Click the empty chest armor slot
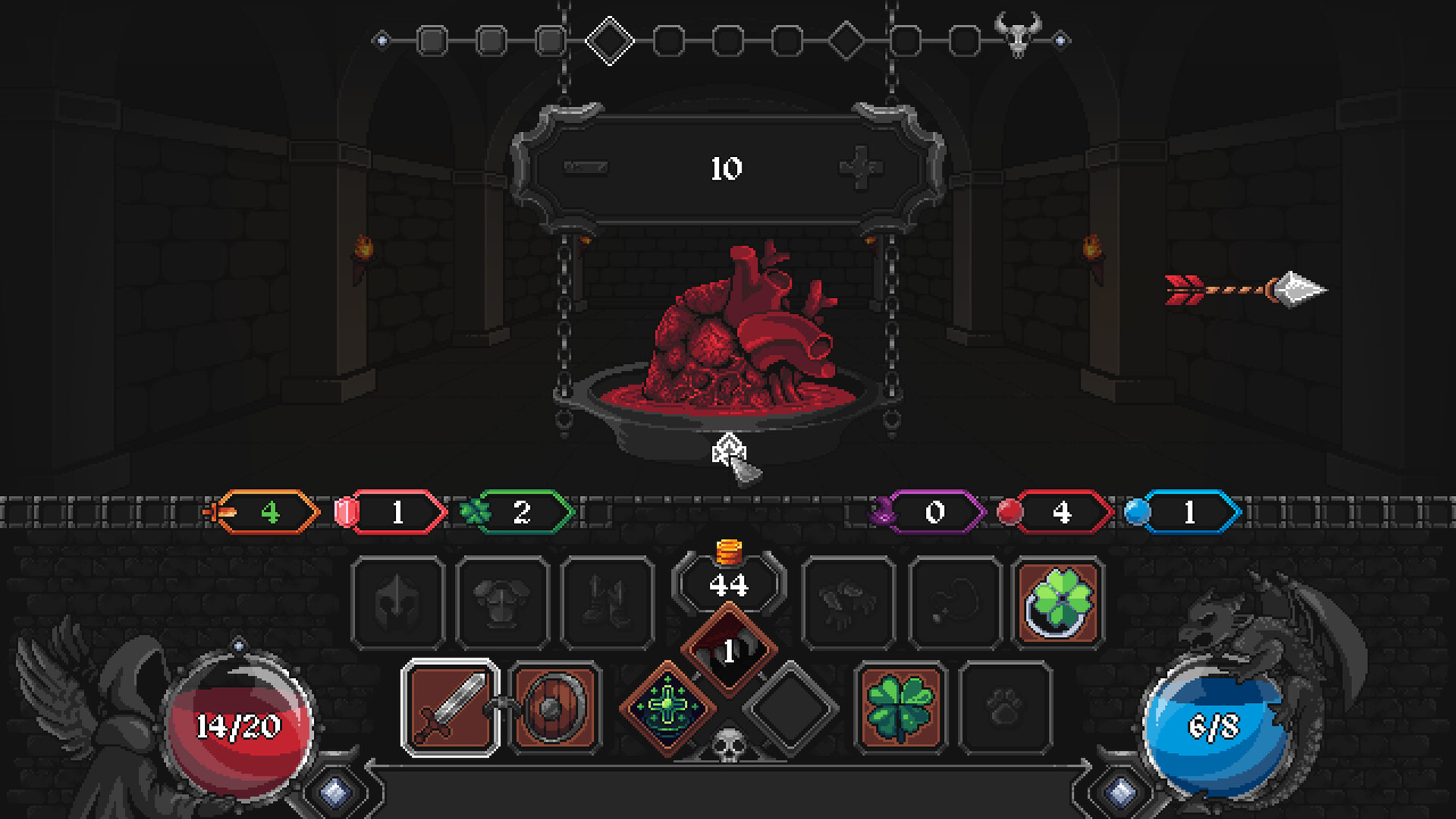Screen dimensions: 1456x819 [502, 599]
